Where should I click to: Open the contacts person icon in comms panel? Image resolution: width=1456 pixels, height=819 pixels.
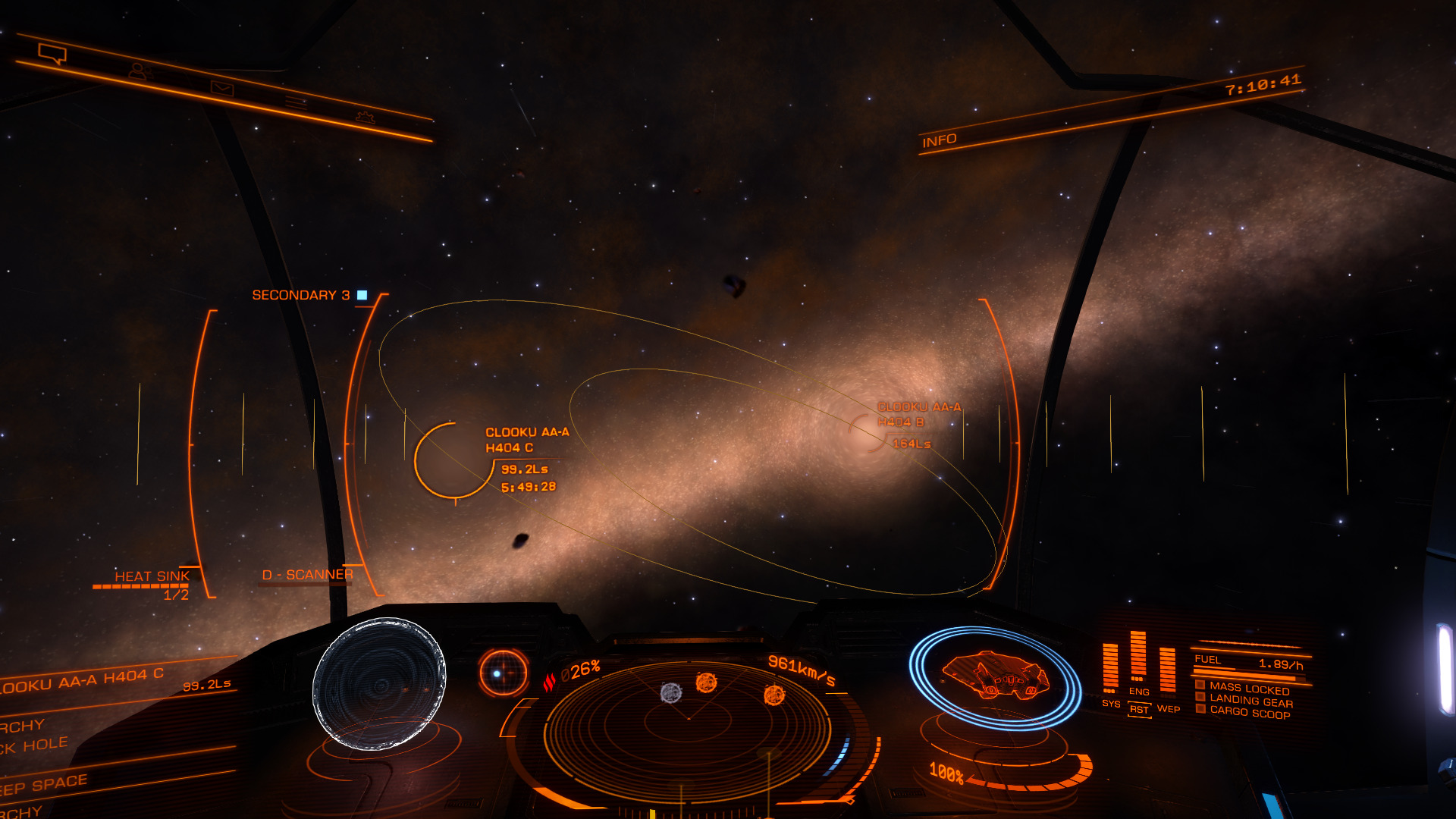pyautogui.click(x=138, y=71)
